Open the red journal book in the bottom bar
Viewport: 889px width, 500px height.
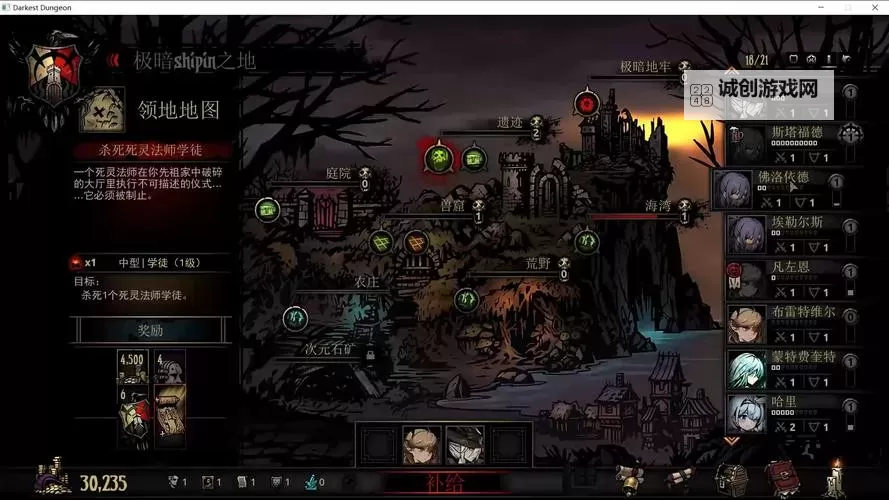point(780,477)
